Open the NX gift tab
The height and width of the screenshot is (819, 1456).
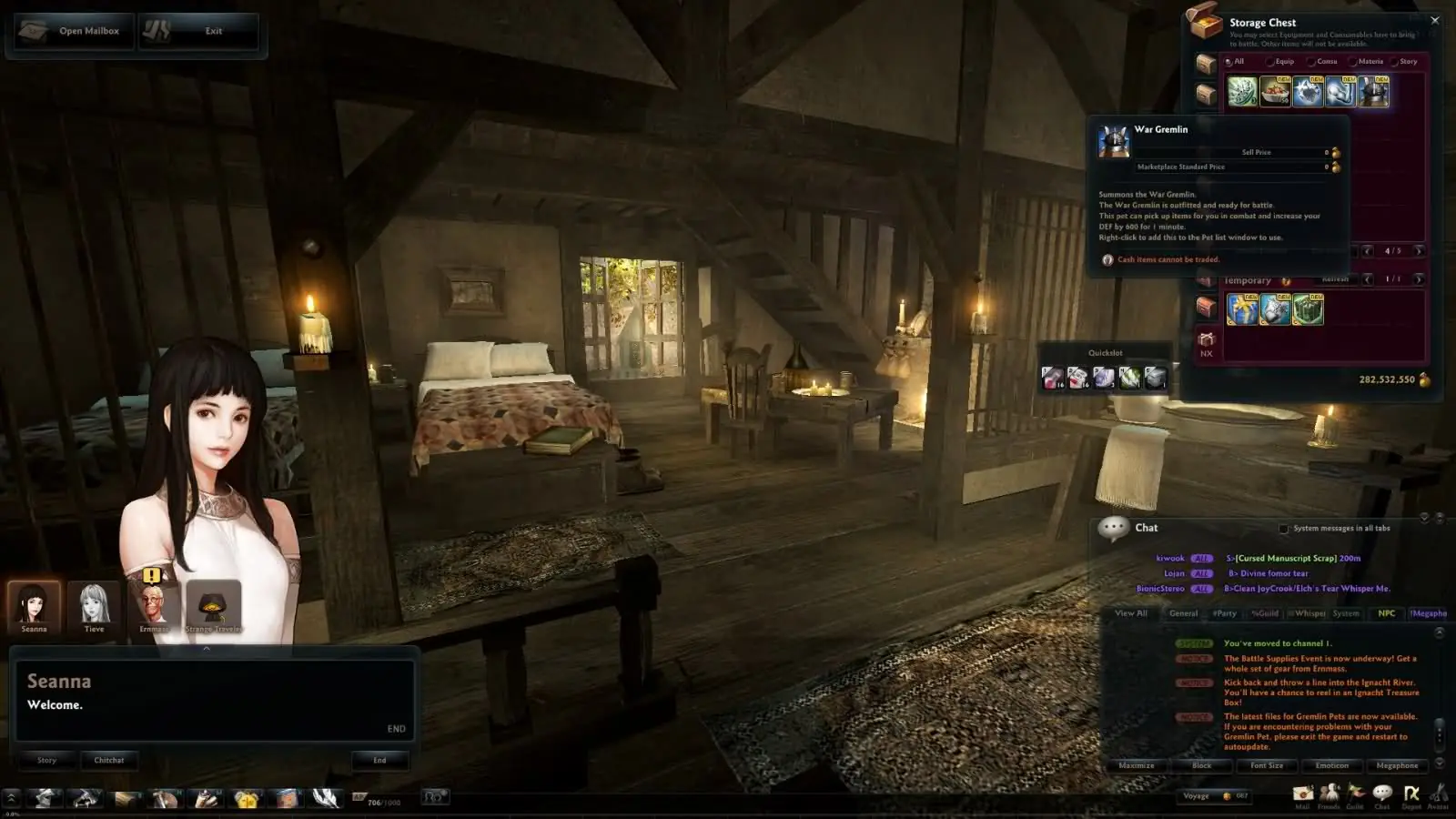click(1207, 343)
